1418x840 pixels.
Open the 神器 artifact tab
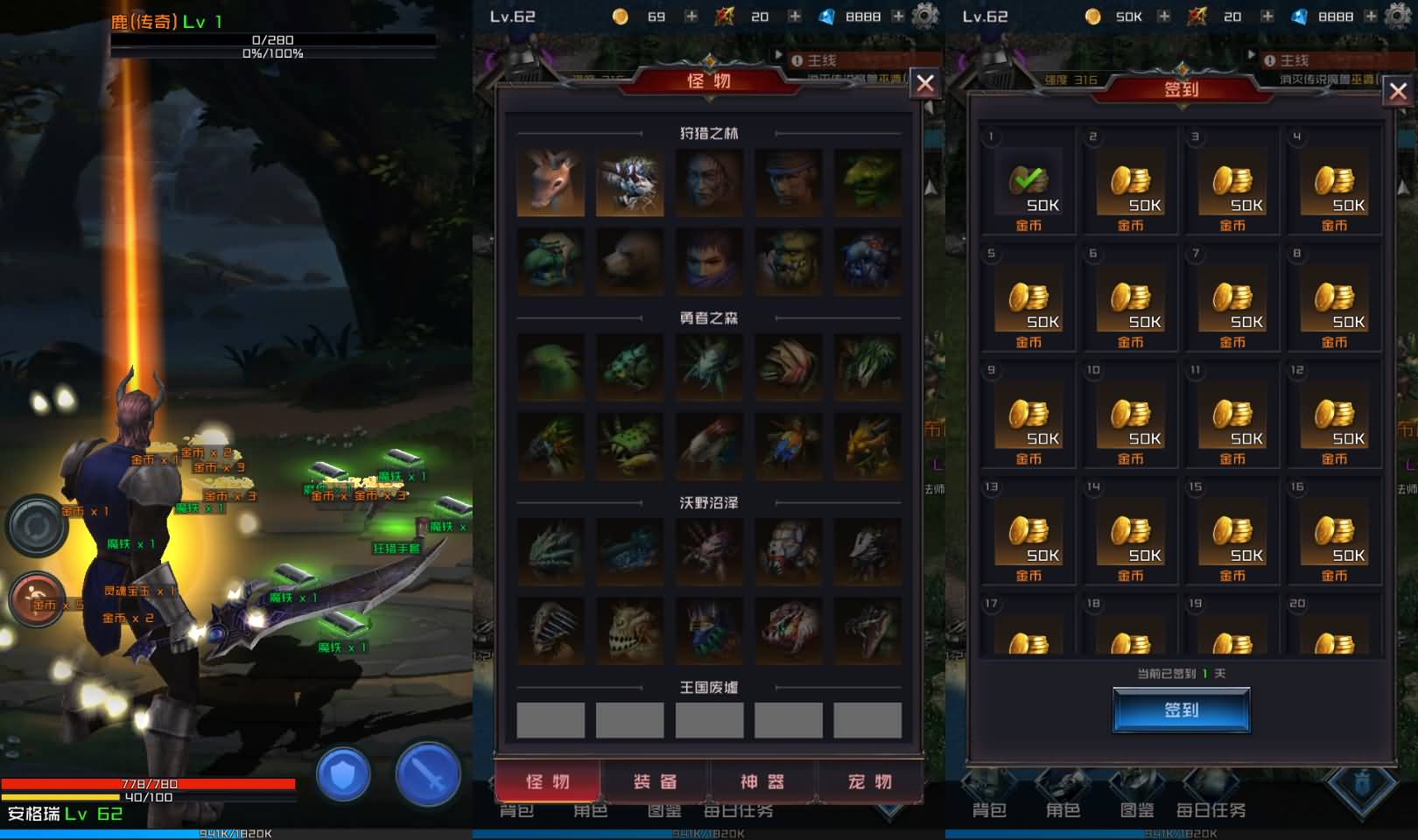click(762, 781)
